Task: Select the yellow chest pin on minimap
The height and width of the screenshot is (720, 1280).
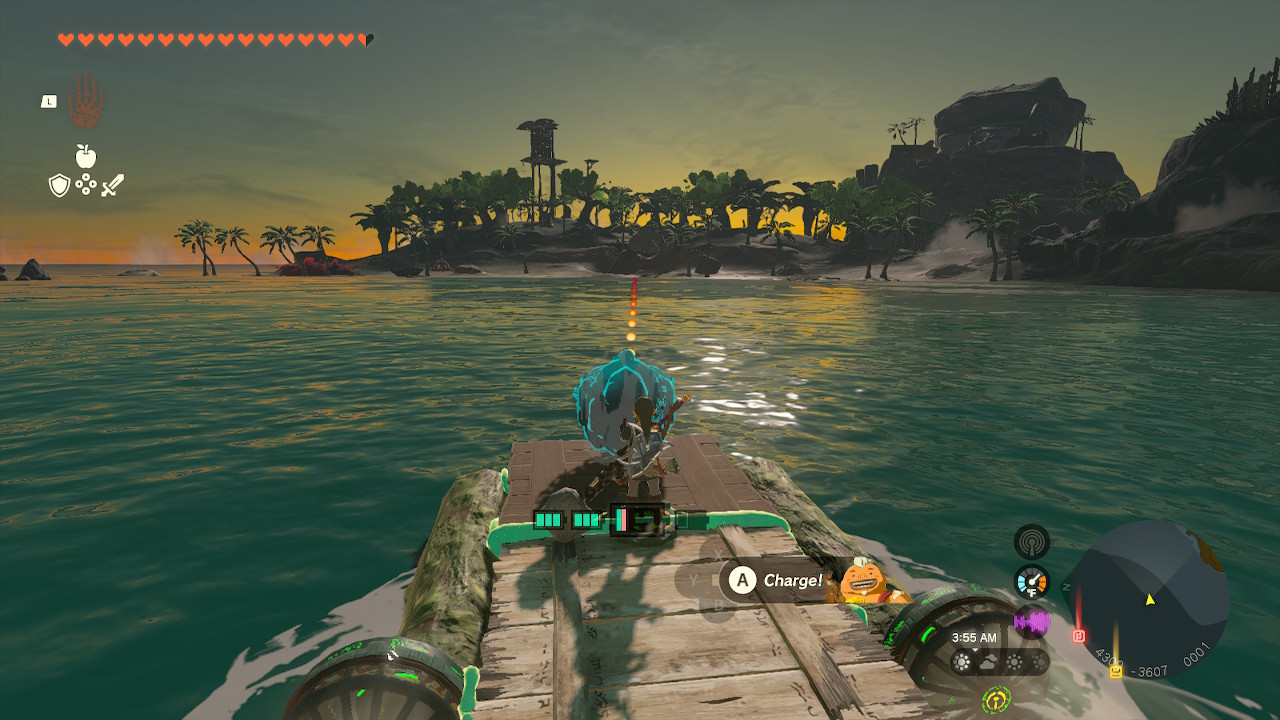Action: (1115, 670)
